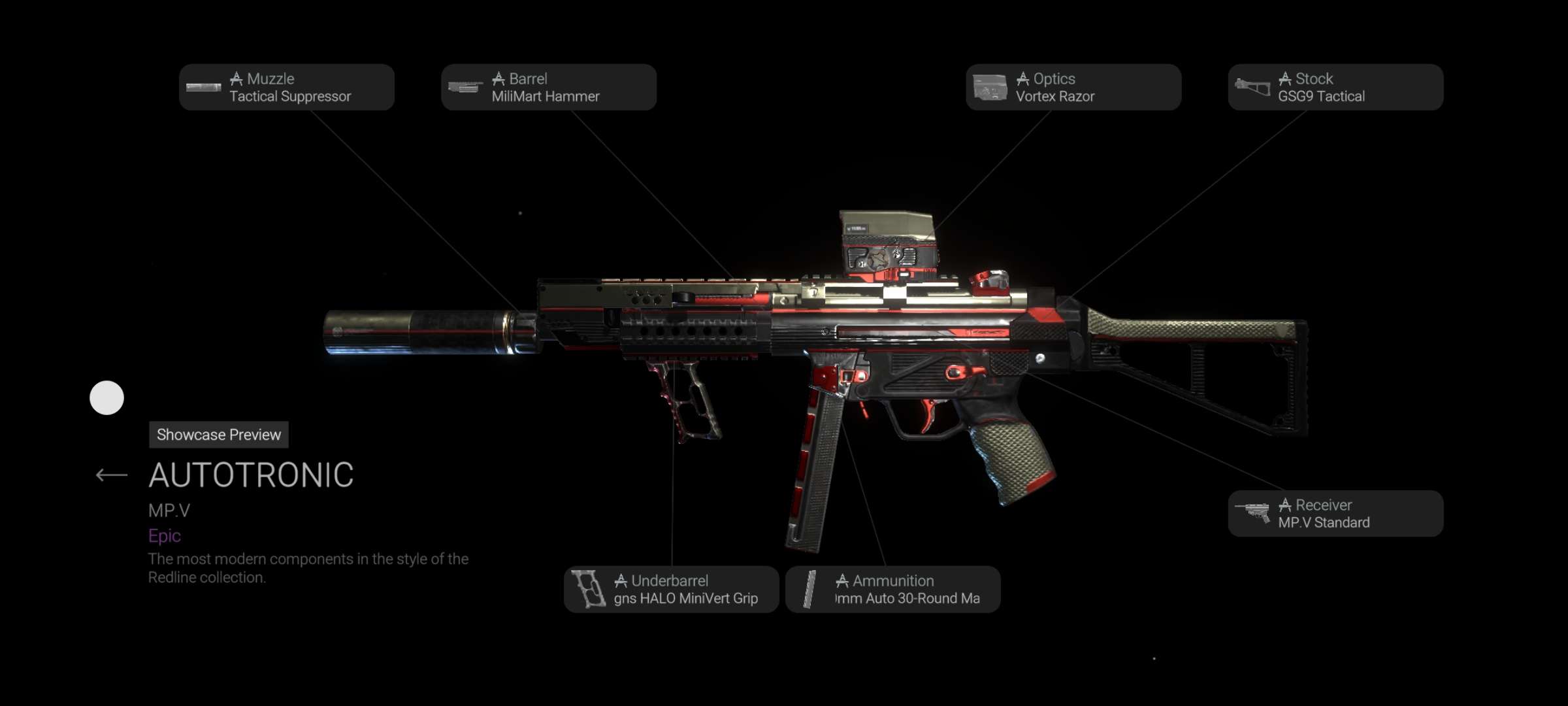Tap the white circle button
Image resolution: width=1568 pixels, height=706 pixels.
(106, 398)
